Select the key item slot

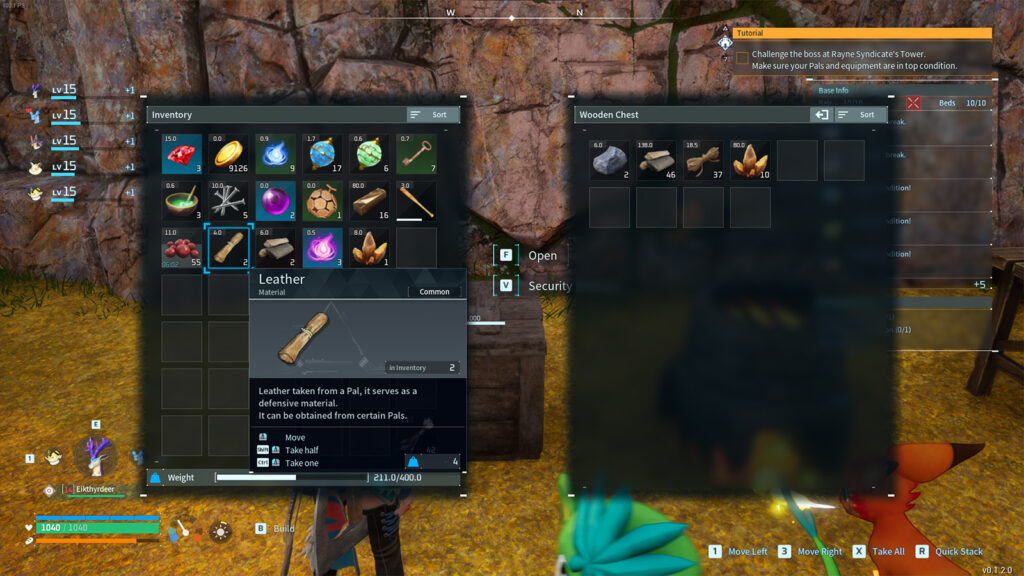(416, 155)
